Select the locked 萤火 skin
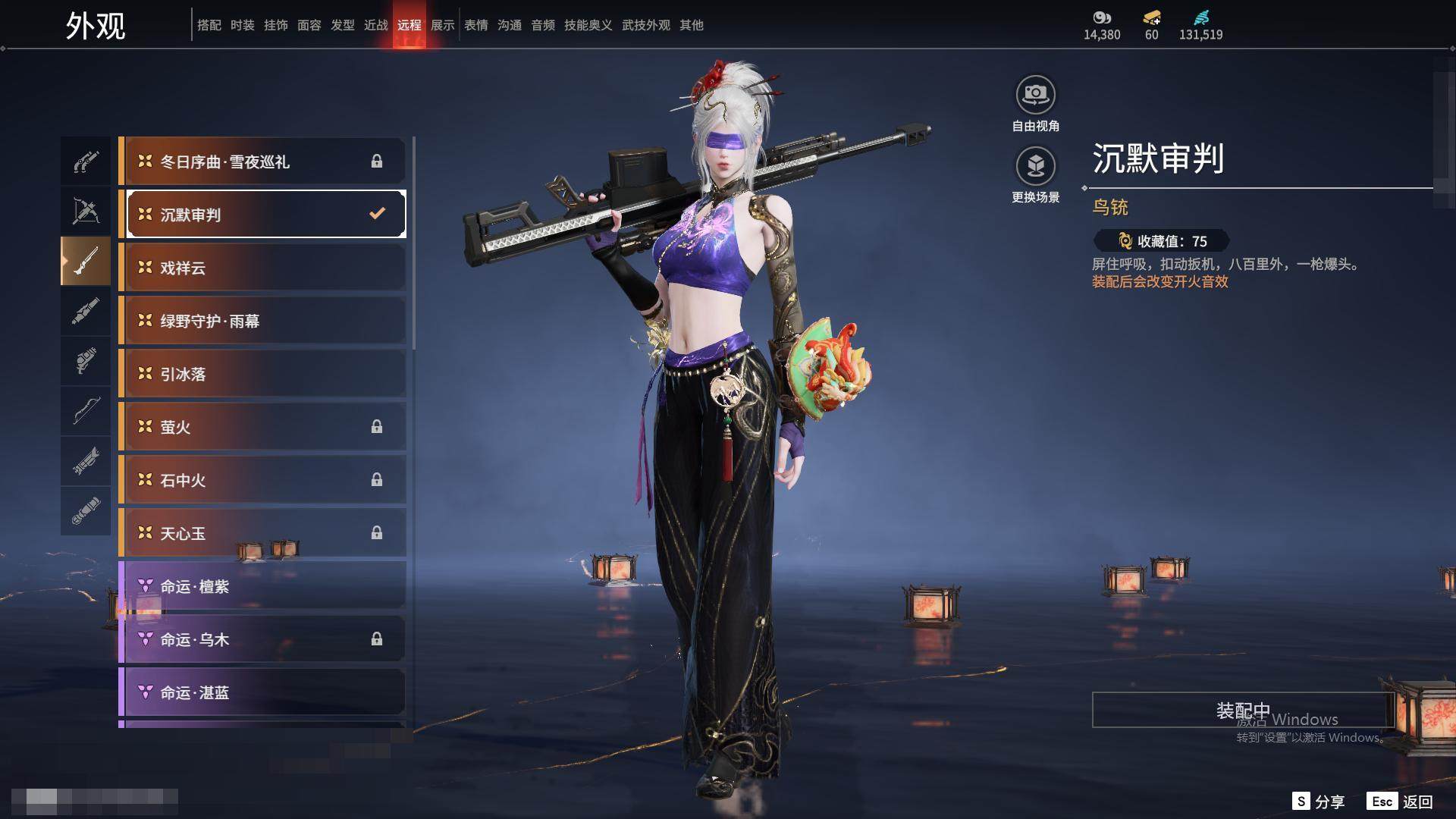Image resolution: width=1456 pixels, height=819 pixels. [x=263, y=427]
